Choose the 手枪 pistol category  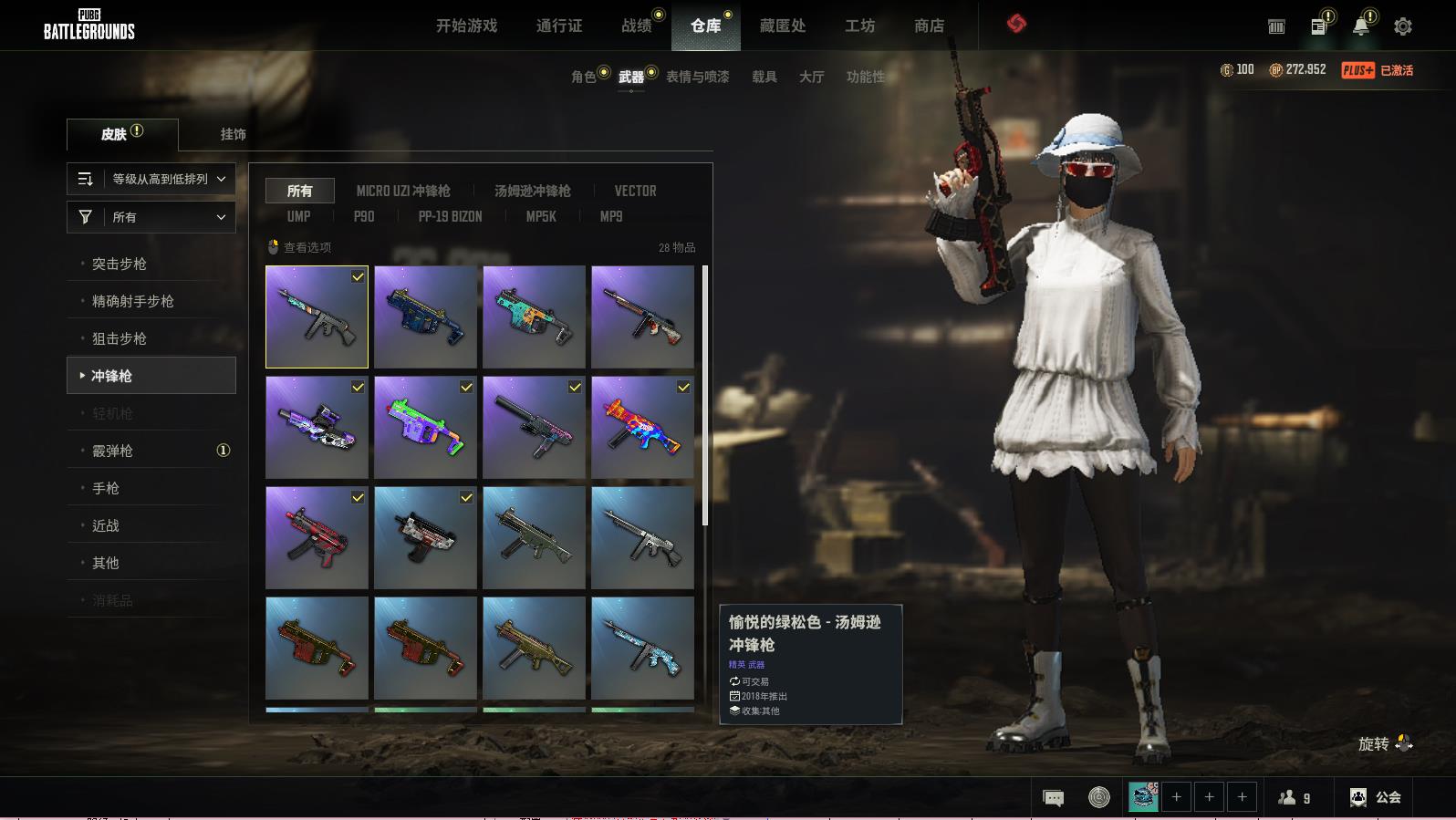(x=106, y=488)
